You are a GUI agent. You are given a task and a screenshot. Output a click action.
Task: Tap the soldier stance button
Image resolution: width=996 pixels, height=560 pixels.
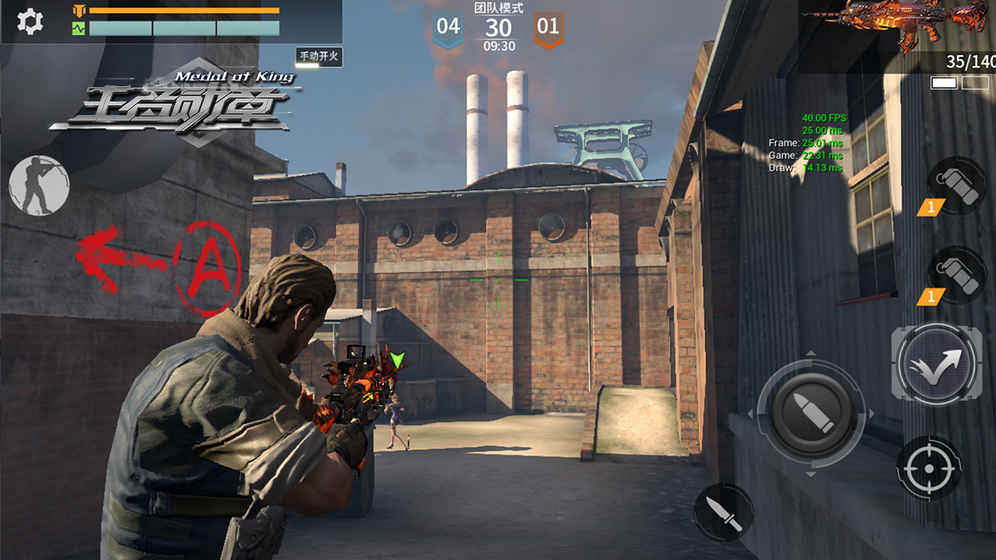pos(39,185)
